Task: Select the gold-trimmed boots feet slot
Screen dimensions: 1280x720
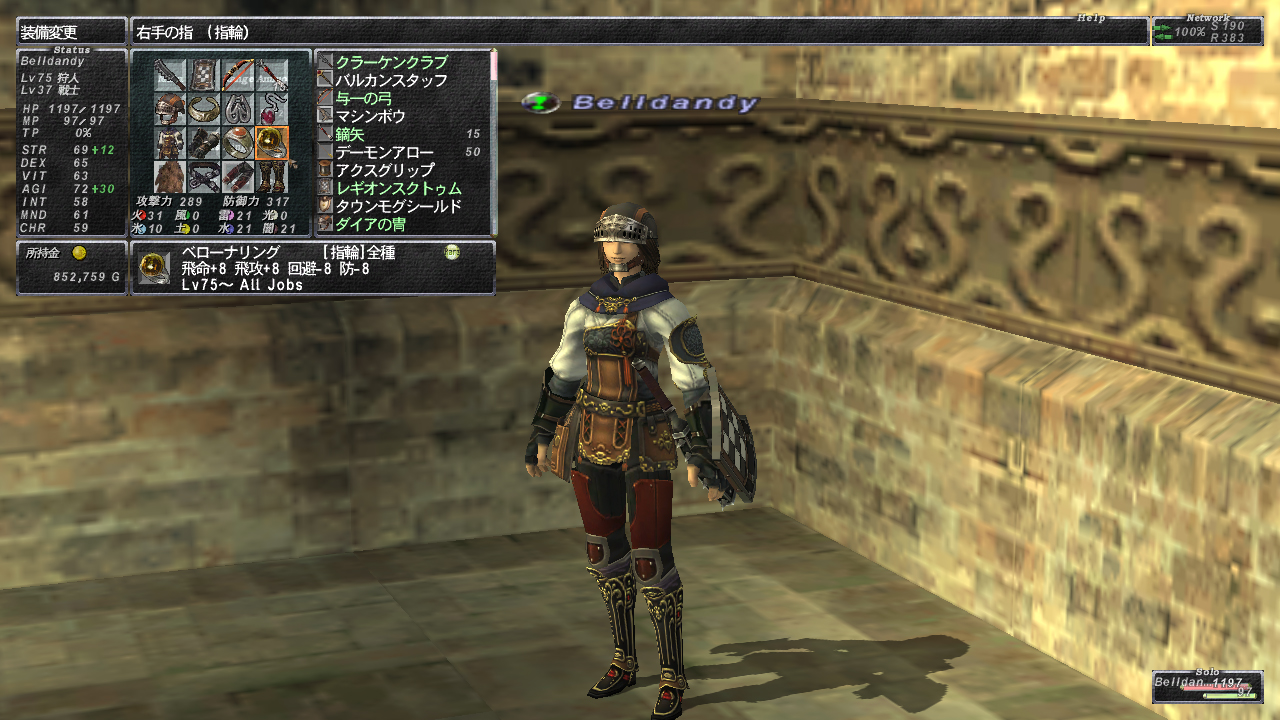Action: pos(272,177)
